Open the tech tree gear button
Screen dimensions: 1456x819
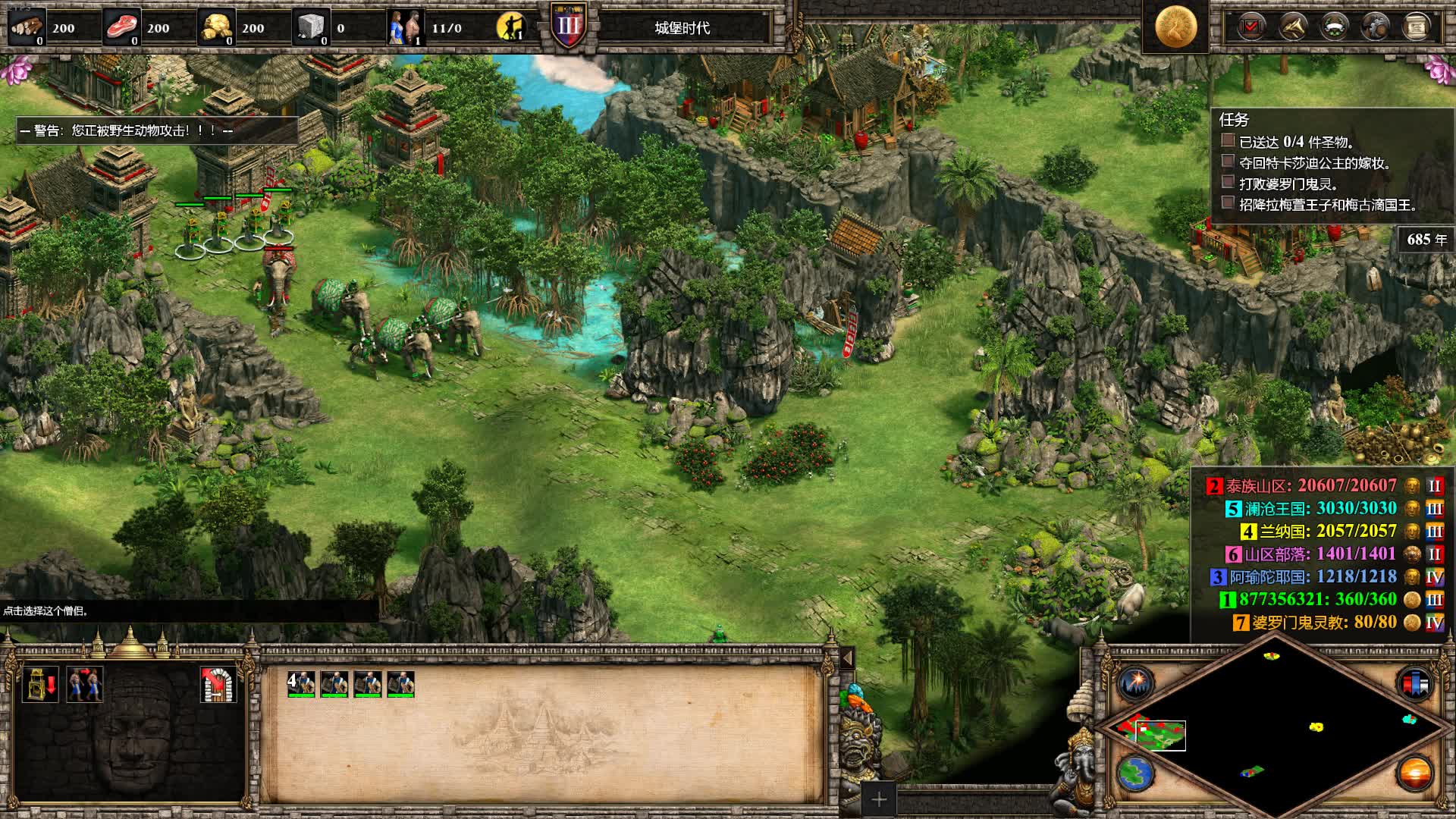pos(1375,27)
